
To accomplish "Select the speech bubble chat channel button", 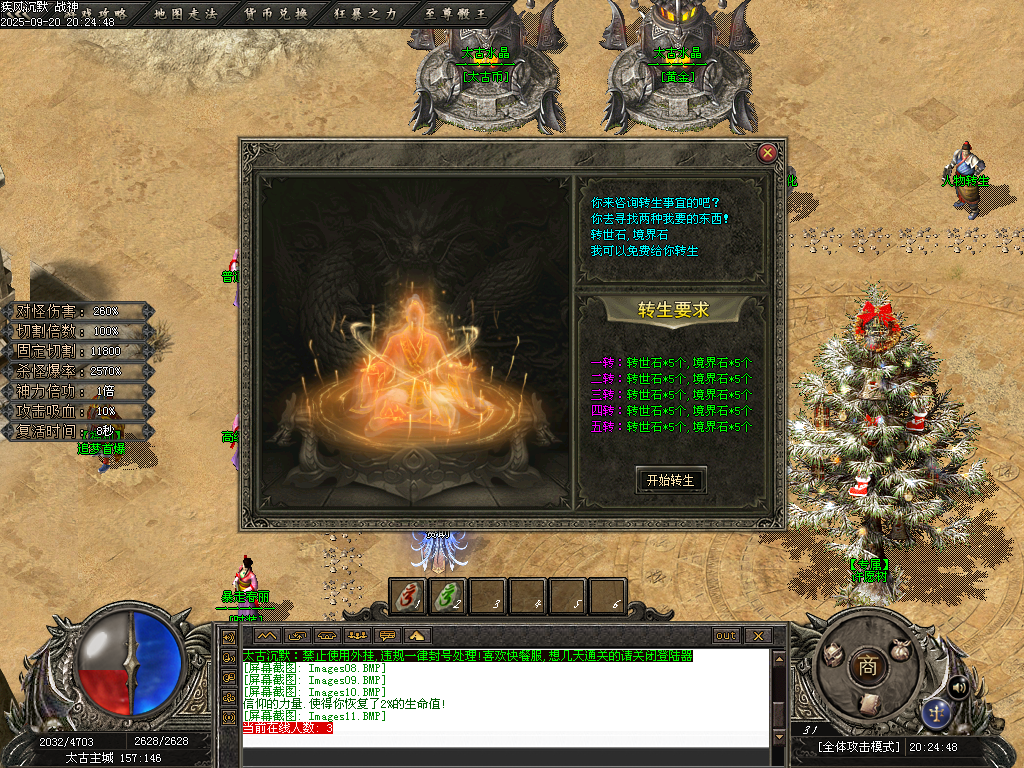I will pyautogui.click(x=387, y=636).
